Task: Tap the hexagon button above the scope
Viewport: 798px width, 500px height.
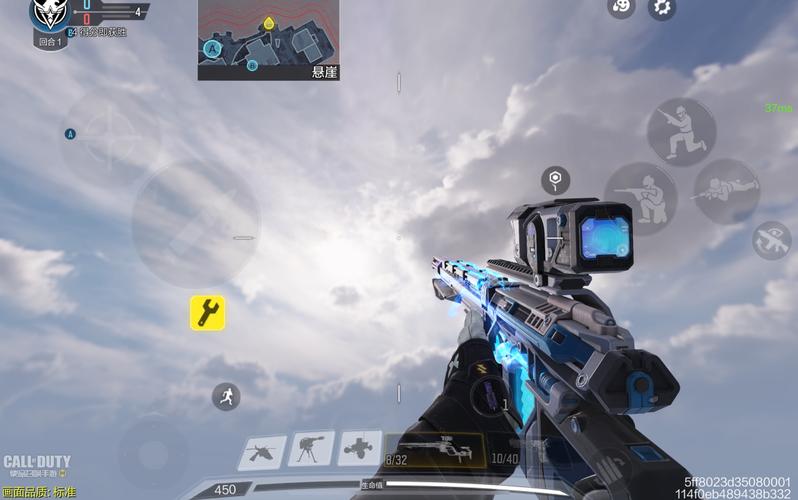Action: pyautogui.click(x=555, y=181)
